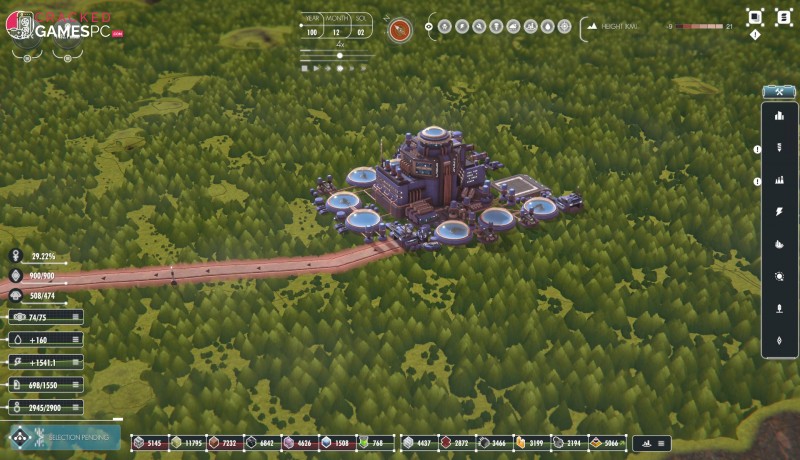Expand the energy +1541.1 resource list

click(76, 362)
